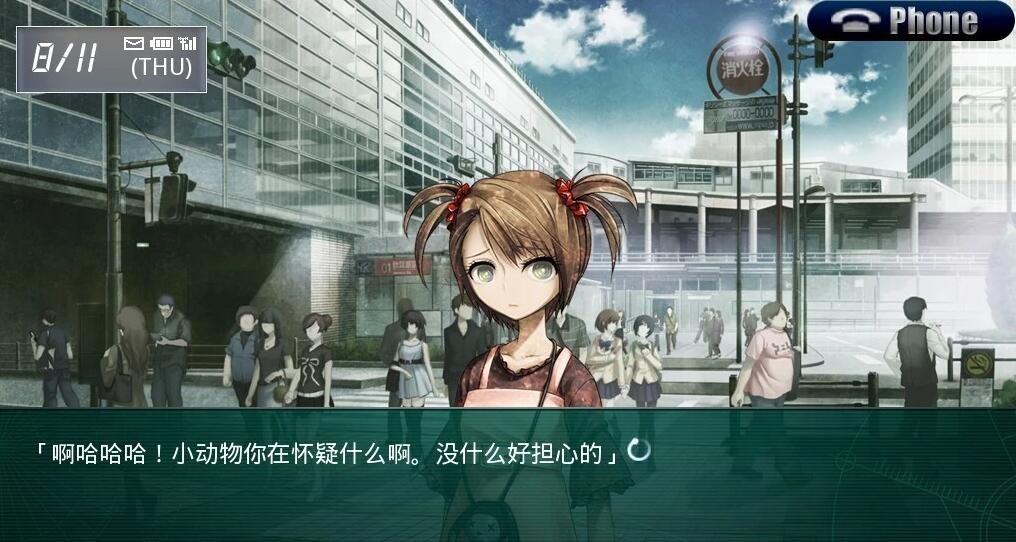This screenshot has width=1016, height=542.
Task: Open the Phone button
Action: 910,21
